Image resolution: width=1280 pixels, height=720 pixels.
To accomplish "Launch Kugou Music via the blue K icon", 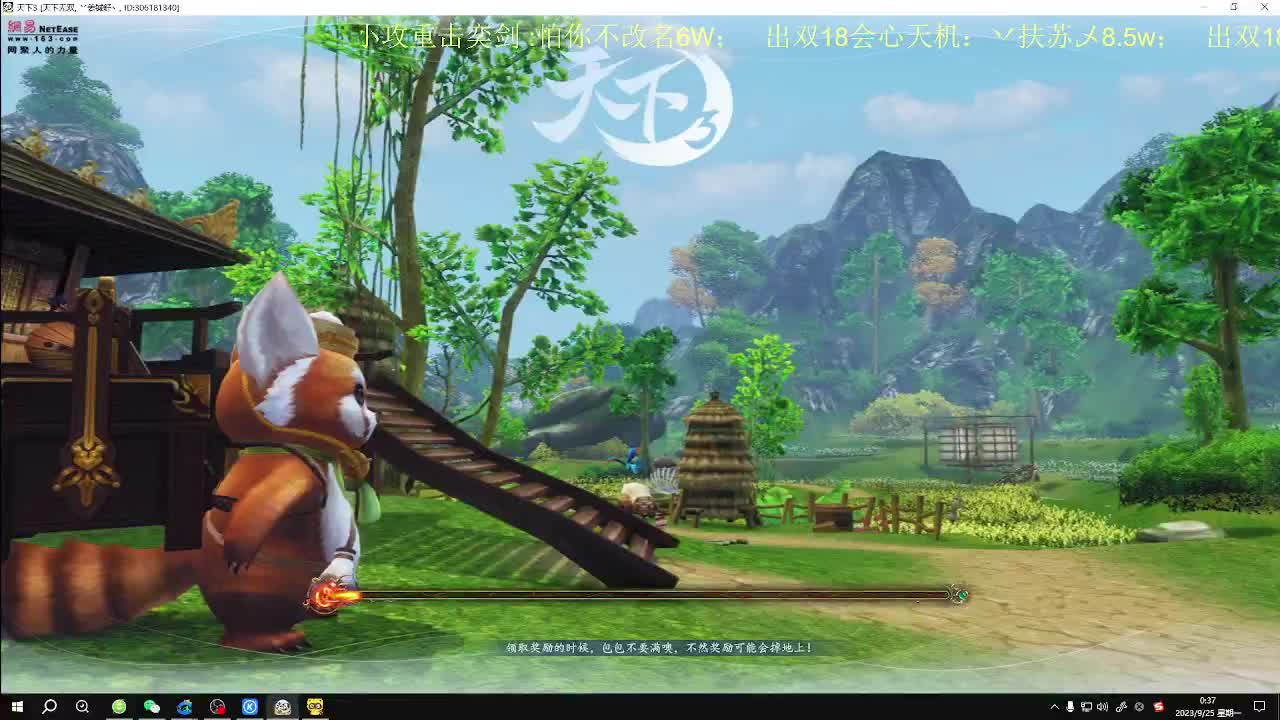I will 249,706.
